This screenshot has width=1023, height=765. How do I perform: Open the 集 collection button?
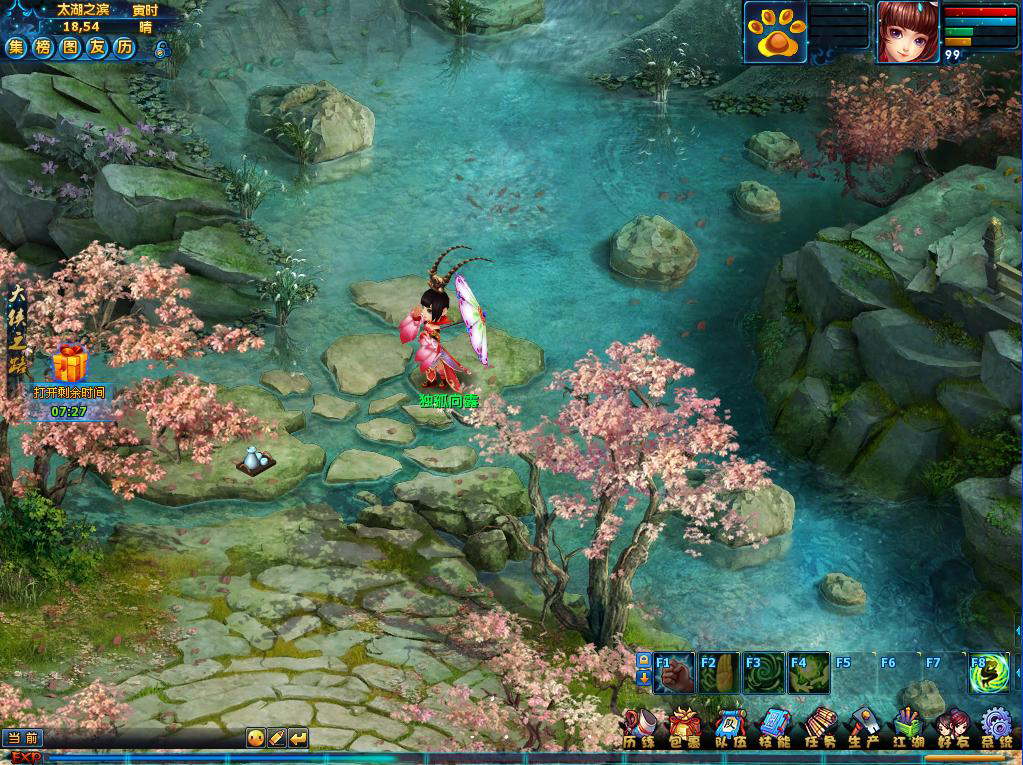[x=17, y=48]
